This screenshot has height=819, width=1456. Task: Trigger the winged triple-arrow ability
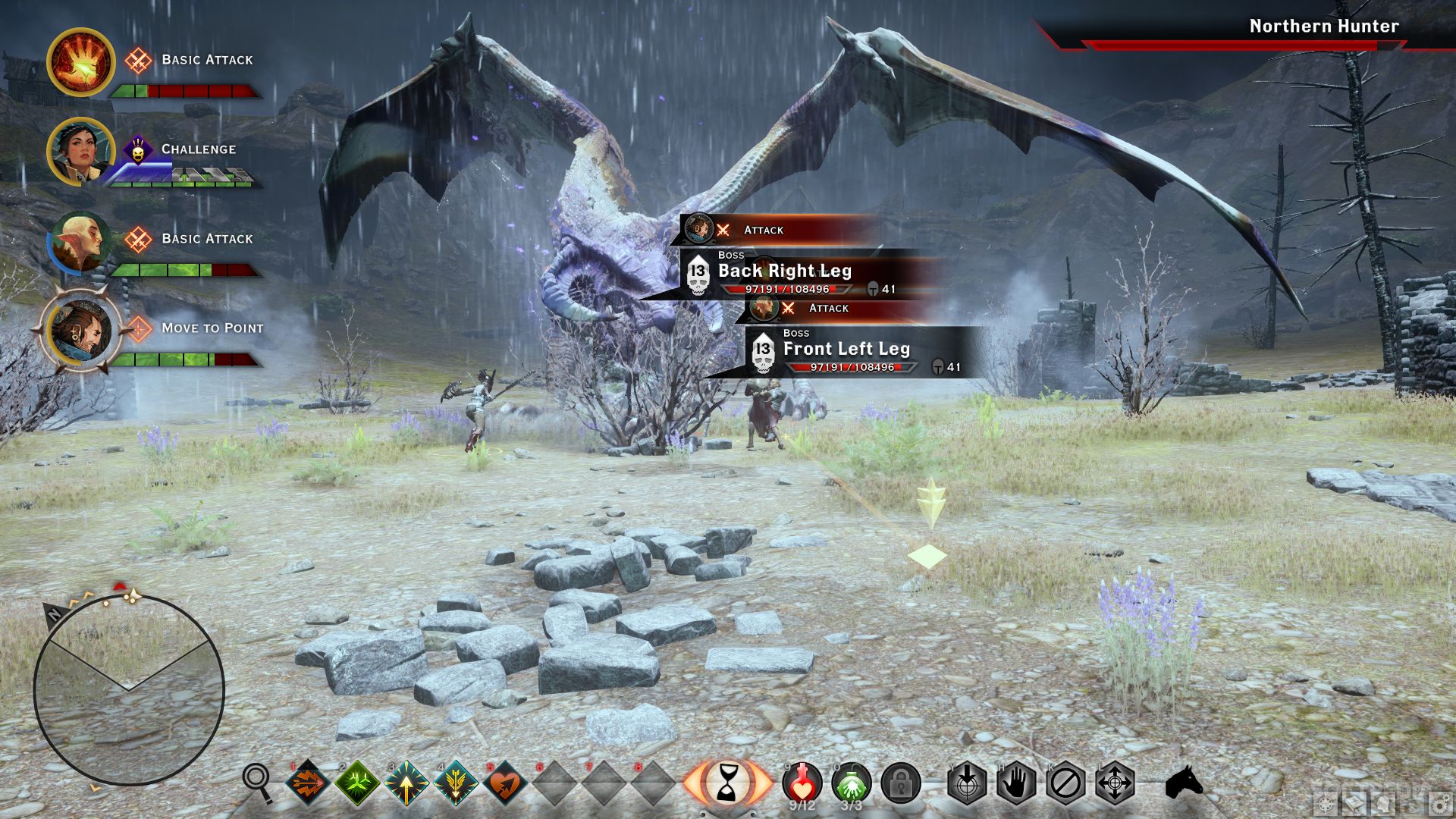click(x=456, y=782)
